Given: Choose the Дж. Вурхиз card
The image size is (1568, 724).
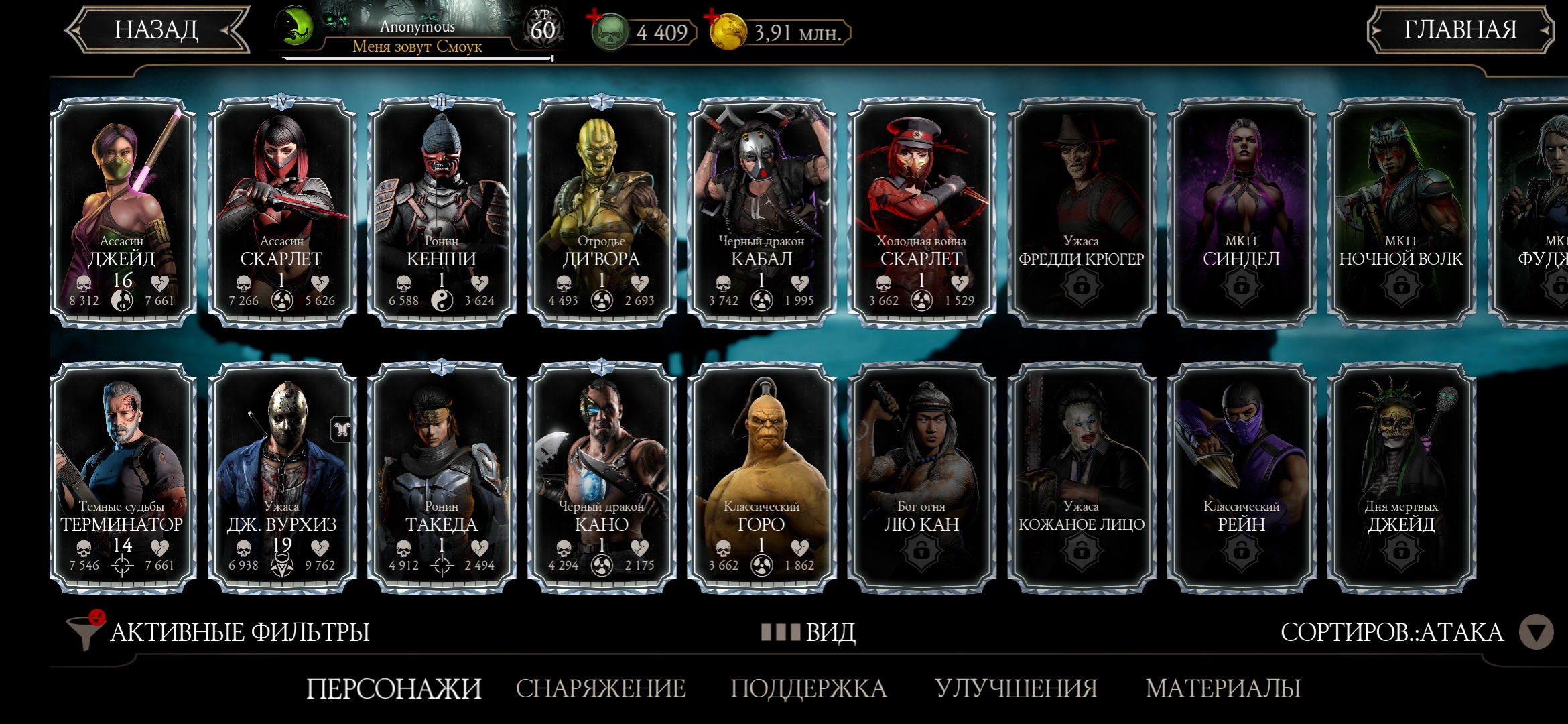Looking at the screenshot, I should [282, 477].
